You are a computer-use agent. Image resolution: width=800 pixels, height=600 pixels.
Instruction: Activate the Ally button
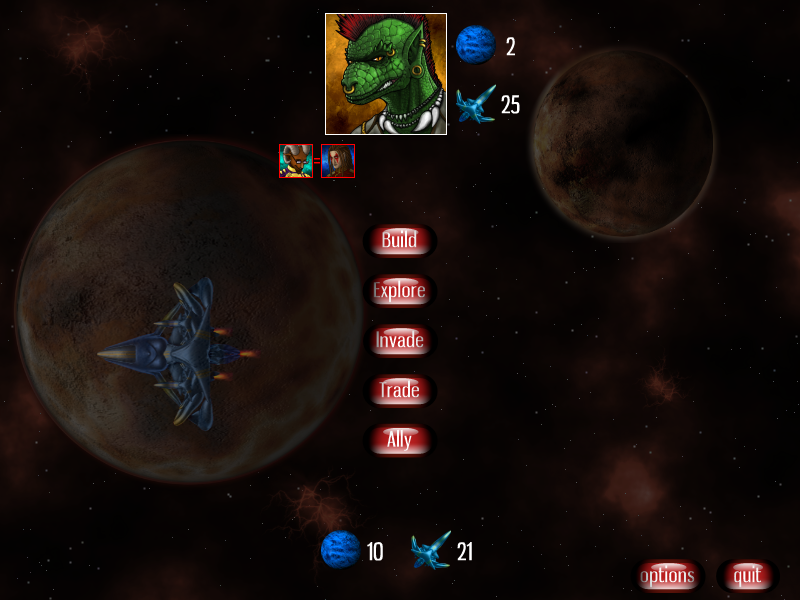pyautogui.click(x=399, y=440)
